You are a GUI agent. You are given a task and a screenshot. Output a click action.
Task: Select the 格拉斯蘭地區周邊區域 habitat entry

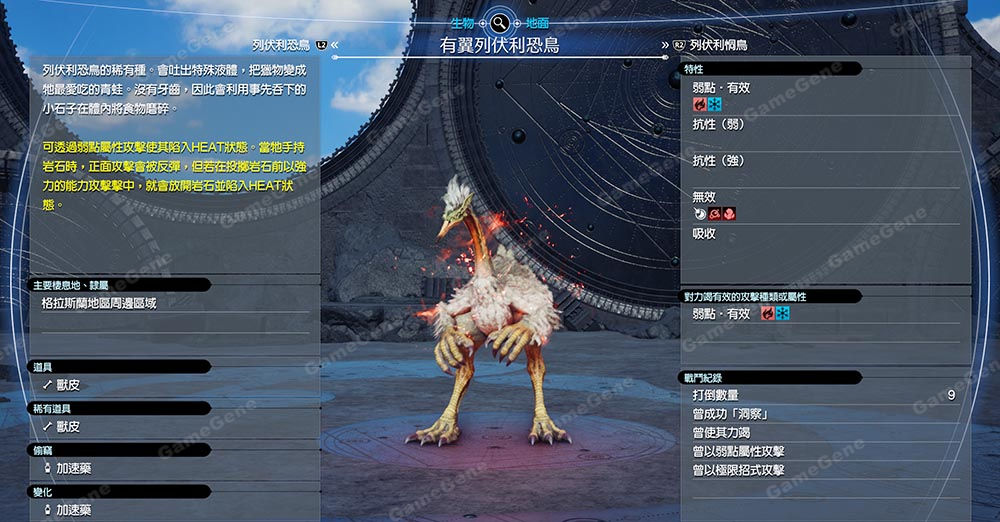pos(98,303)
